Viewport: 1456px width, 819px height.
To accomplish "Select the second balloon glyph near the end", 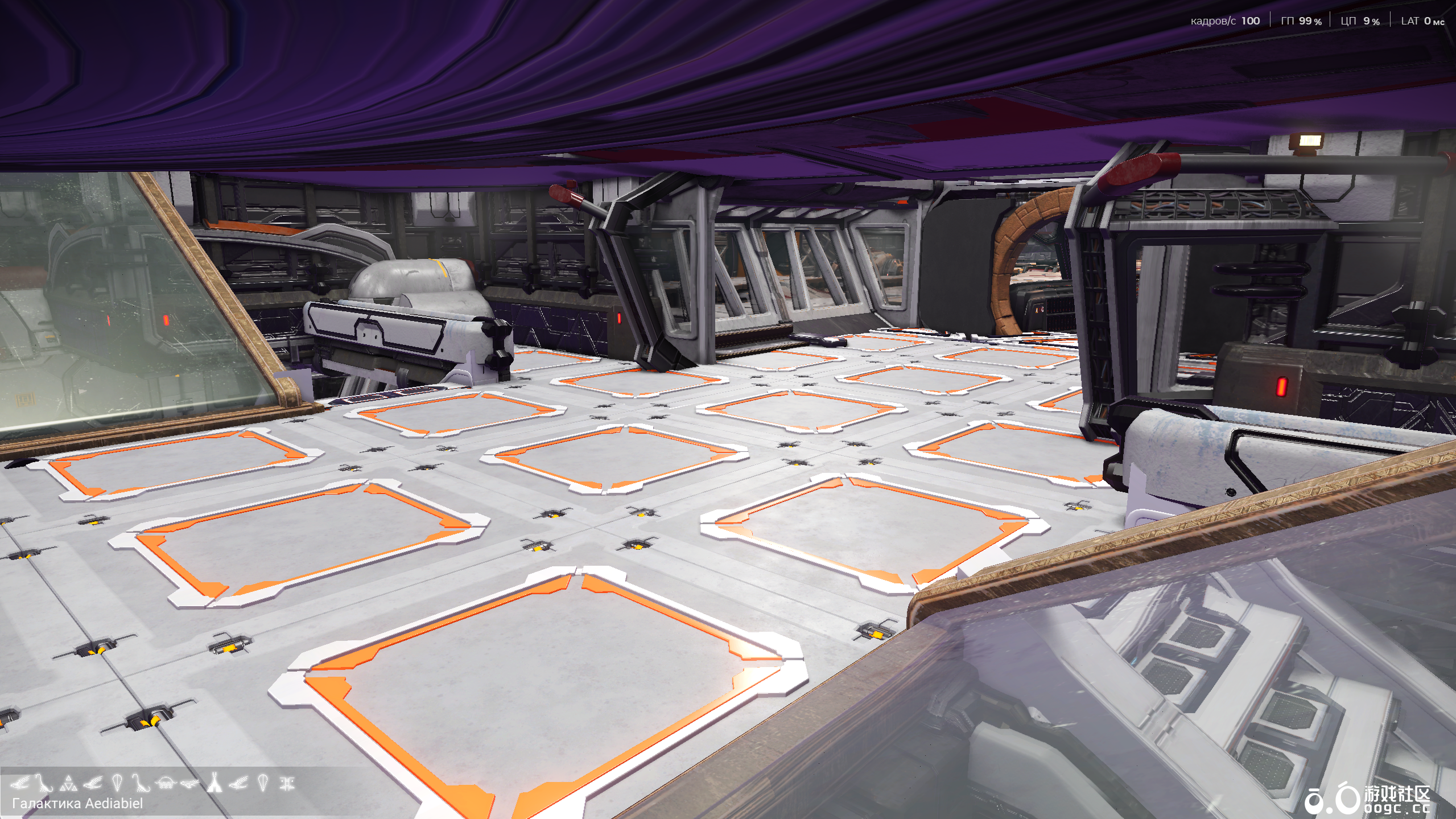I will pos(263,783).
